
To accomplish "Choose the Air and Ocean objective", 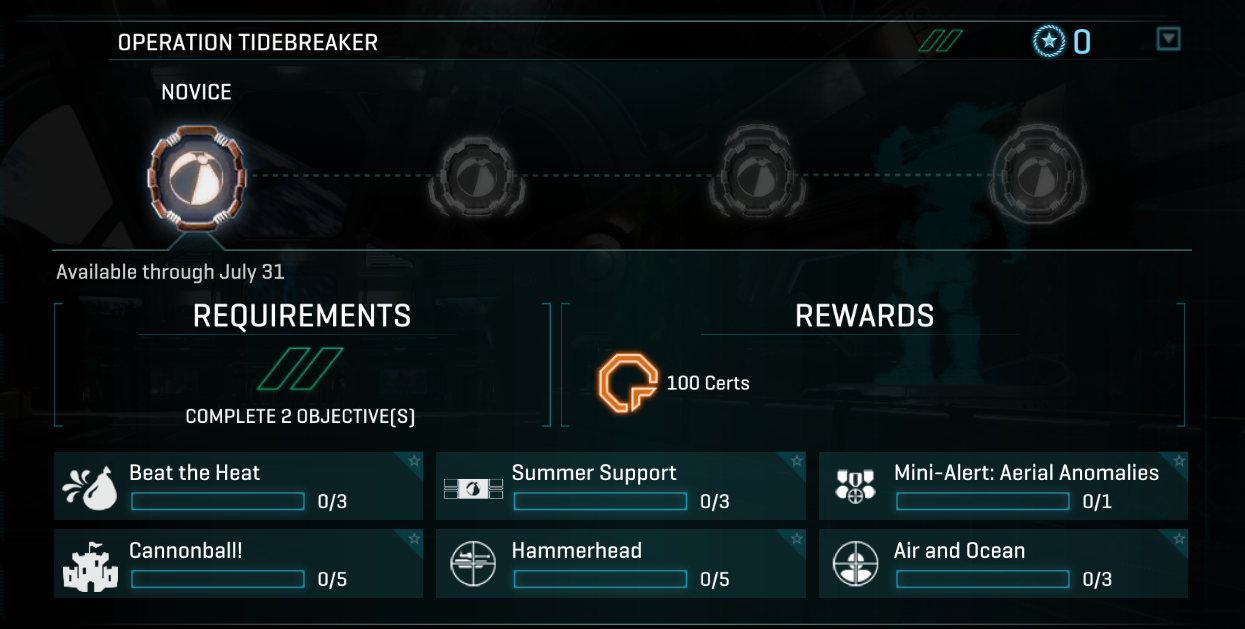I will 1003,564.
